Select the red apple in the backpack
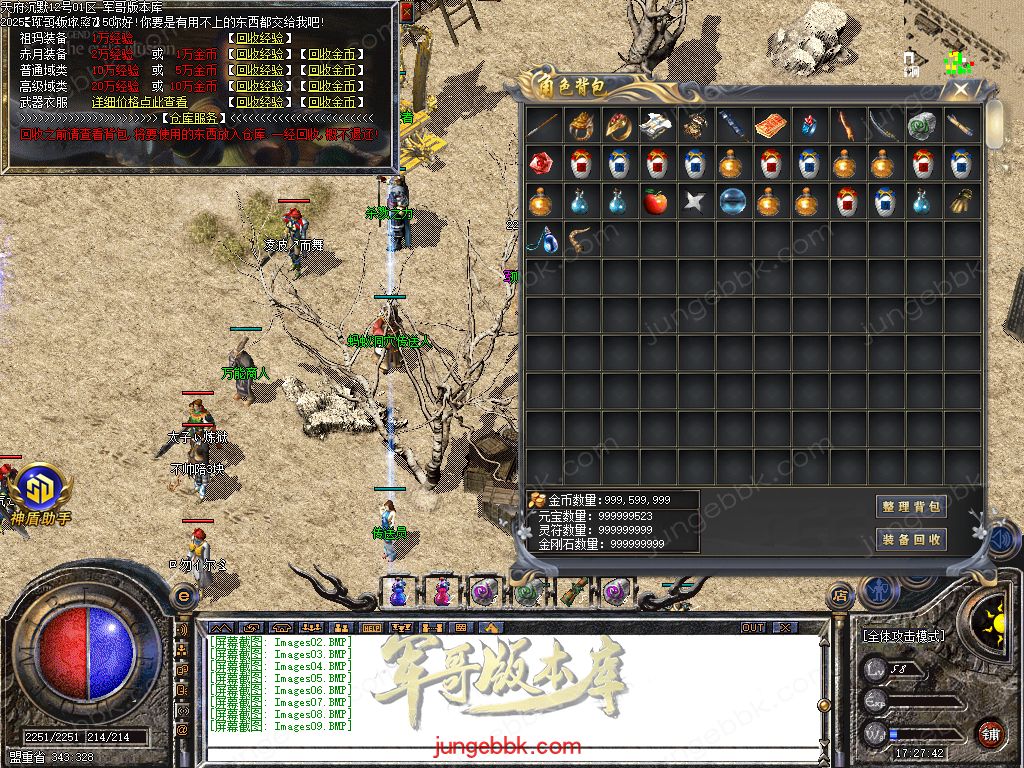The width and height of the screenshot is (1024, 768). click(x=655, y=203)
